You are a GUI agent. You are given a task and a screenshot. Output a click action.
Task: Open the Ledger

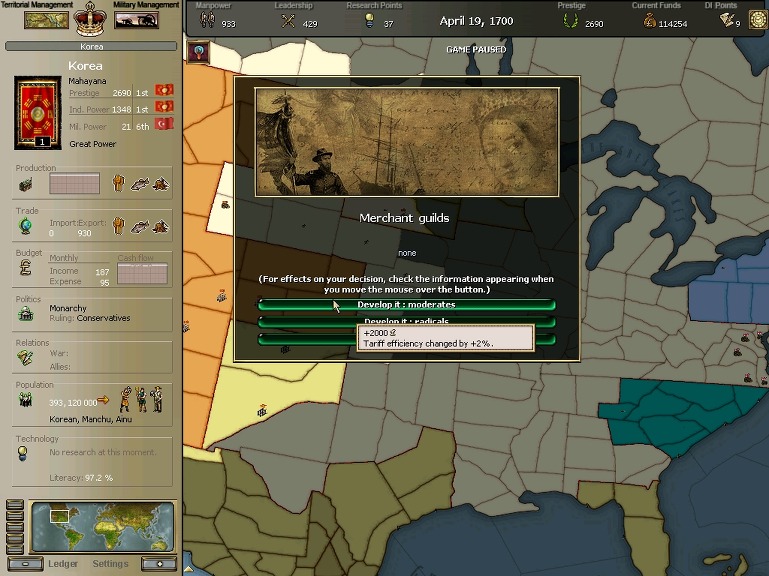click(63, 563)
